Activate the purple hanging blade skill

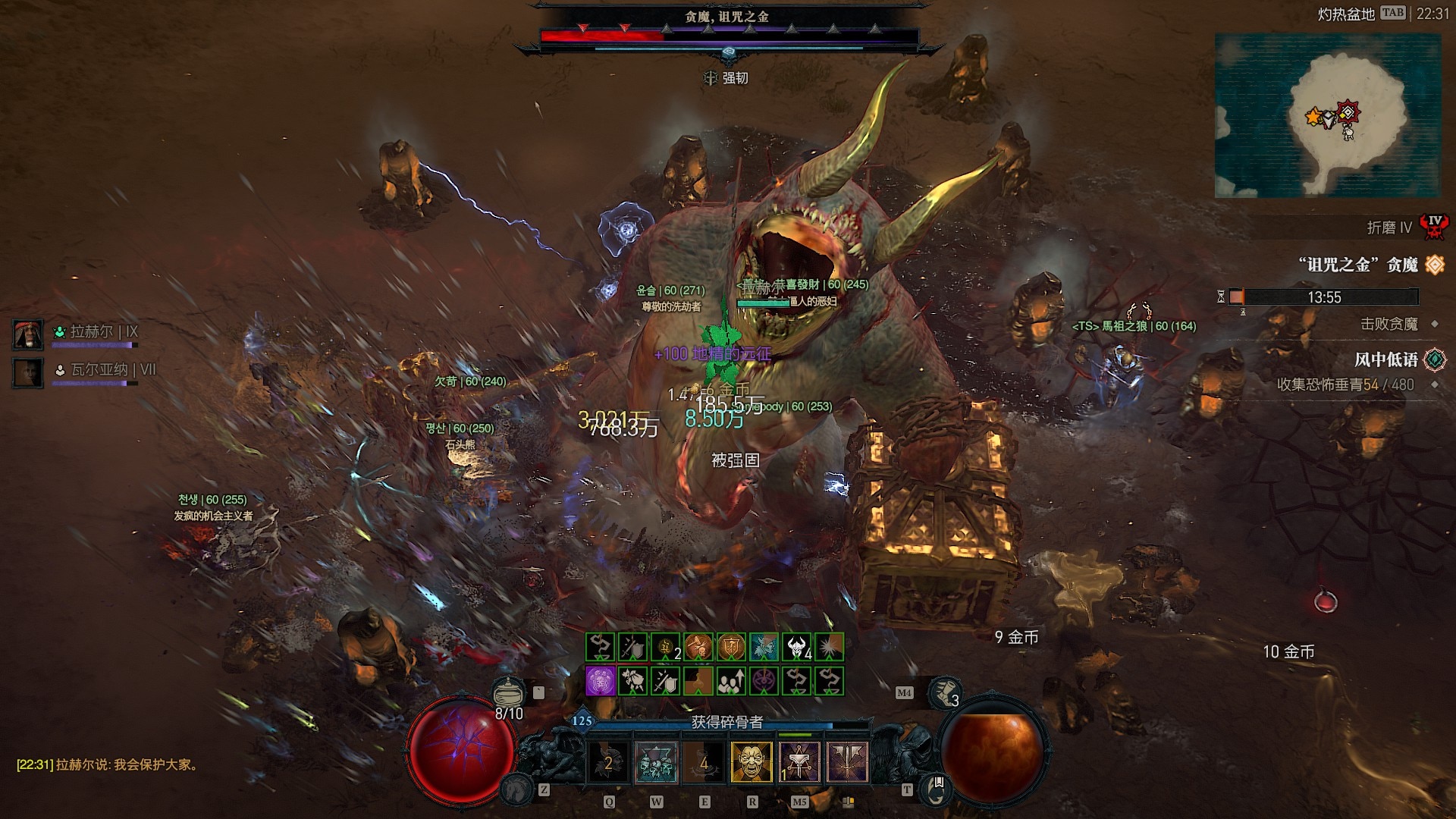800,761
